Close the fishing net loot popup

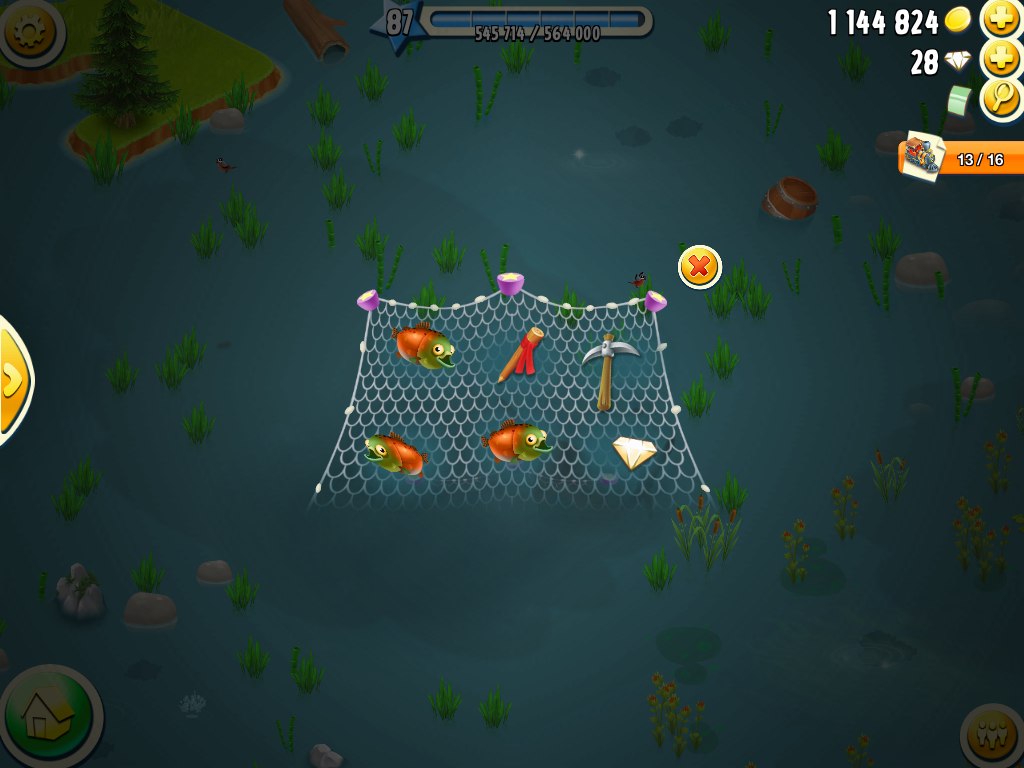coord(700,267)
